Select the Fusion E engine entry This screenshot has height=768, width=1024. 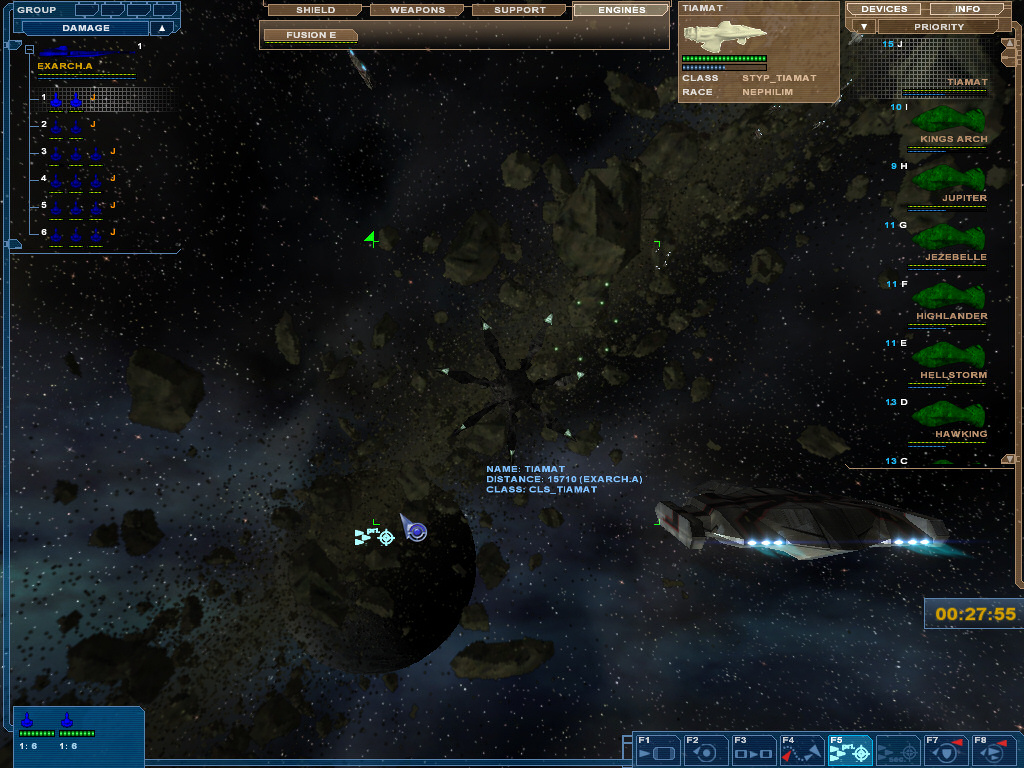[310, 35]
